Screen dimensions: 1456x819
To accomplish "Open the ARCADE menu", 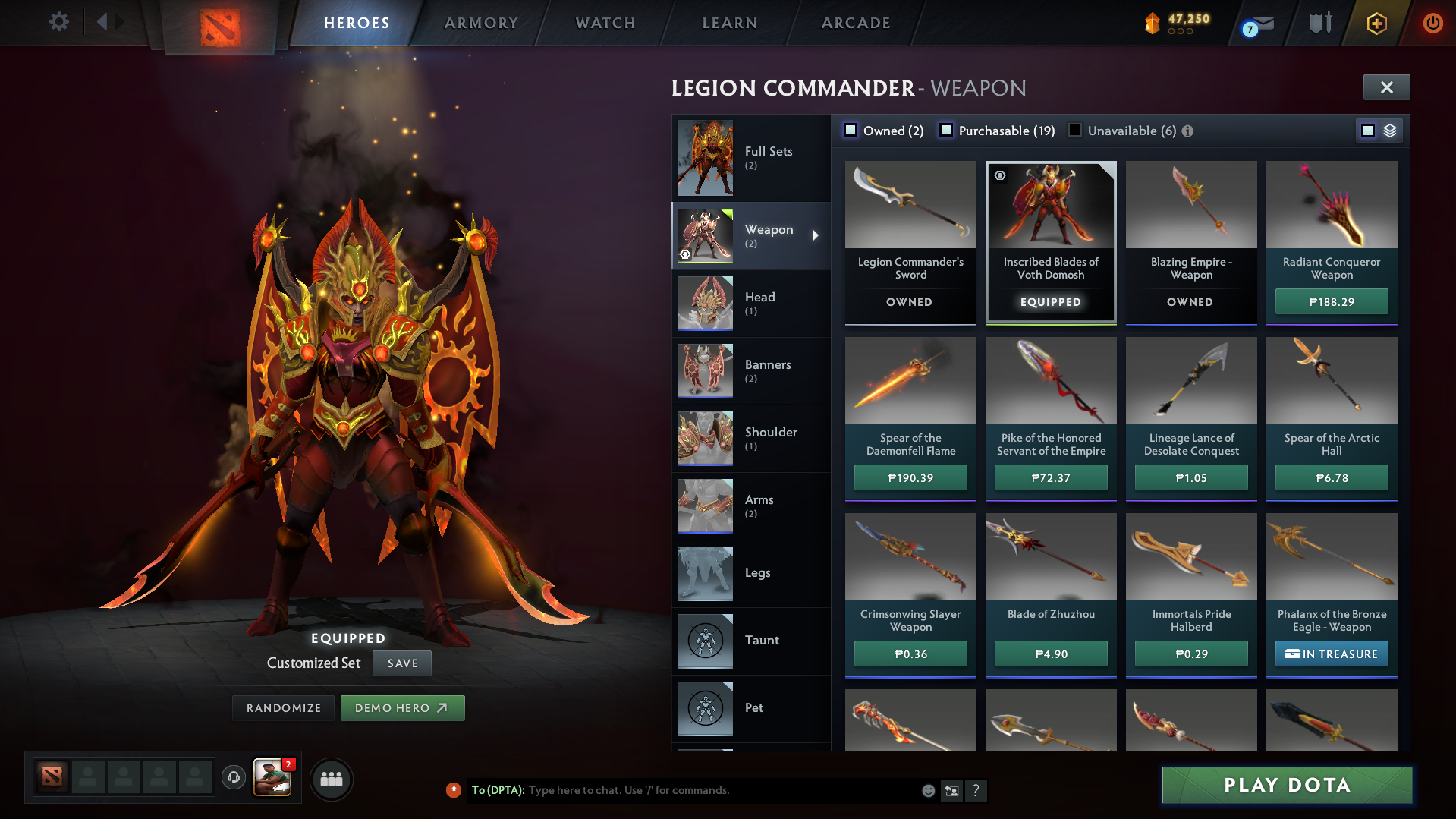I will (856, 23).
